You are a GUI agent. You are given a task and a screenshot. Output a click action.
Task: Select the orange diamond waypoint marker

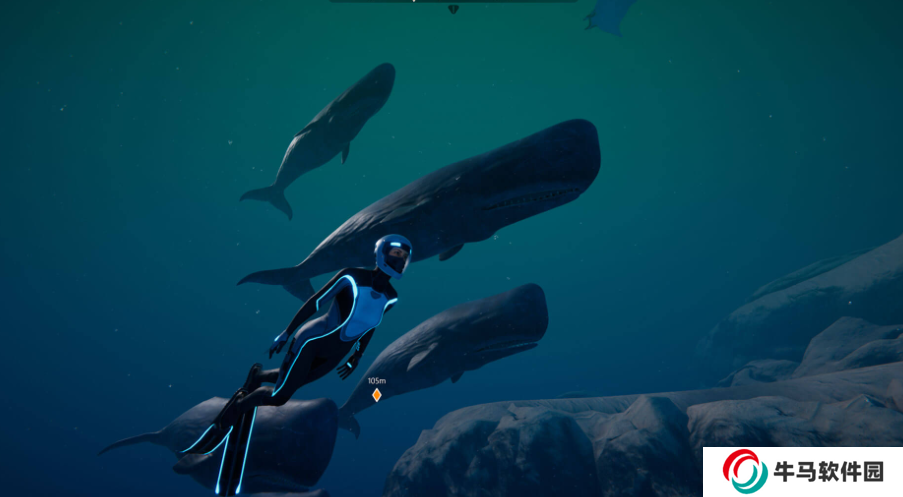pos(377,395)
